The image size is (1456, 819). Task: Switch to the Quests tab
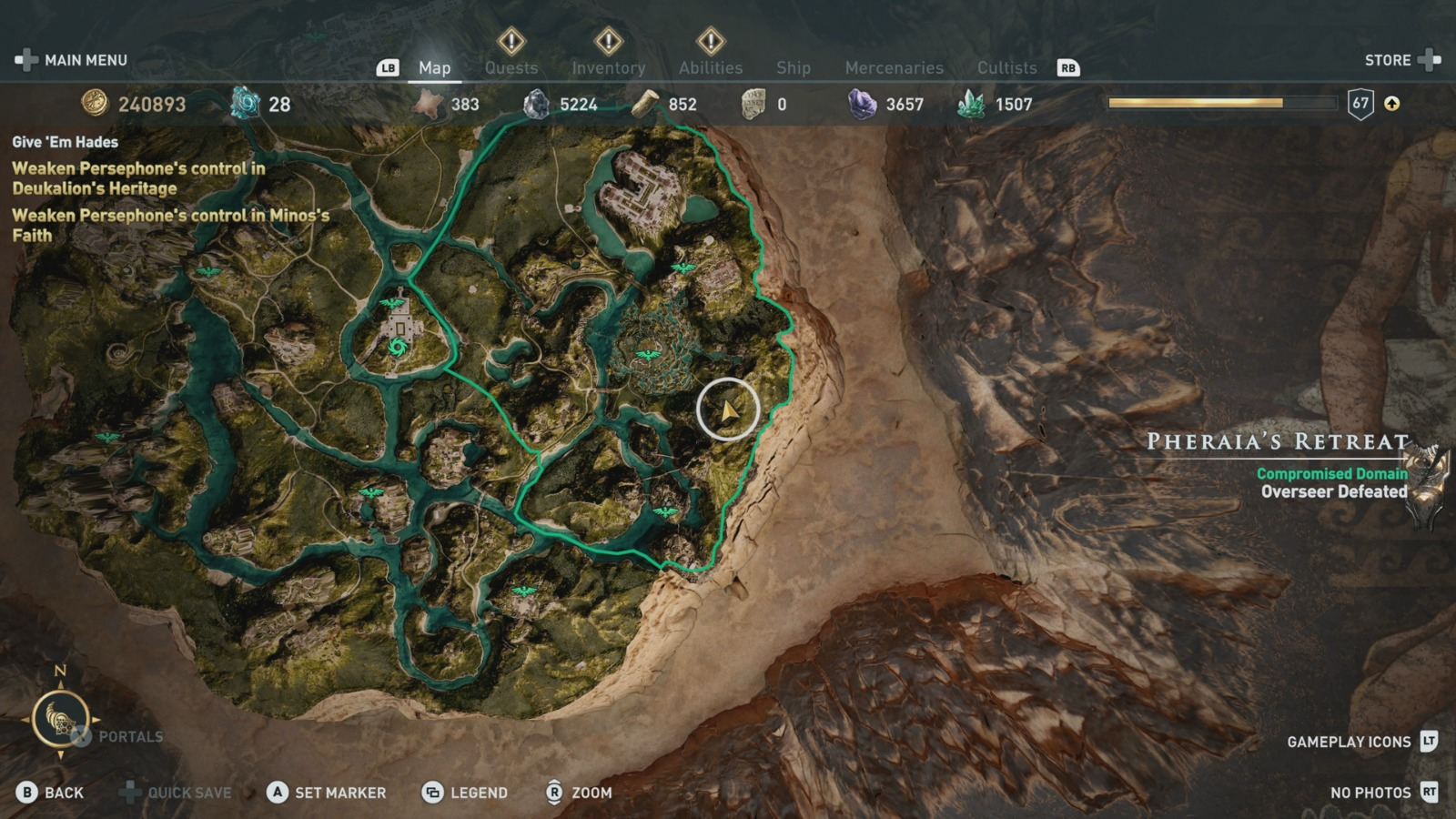pos(511,67)
